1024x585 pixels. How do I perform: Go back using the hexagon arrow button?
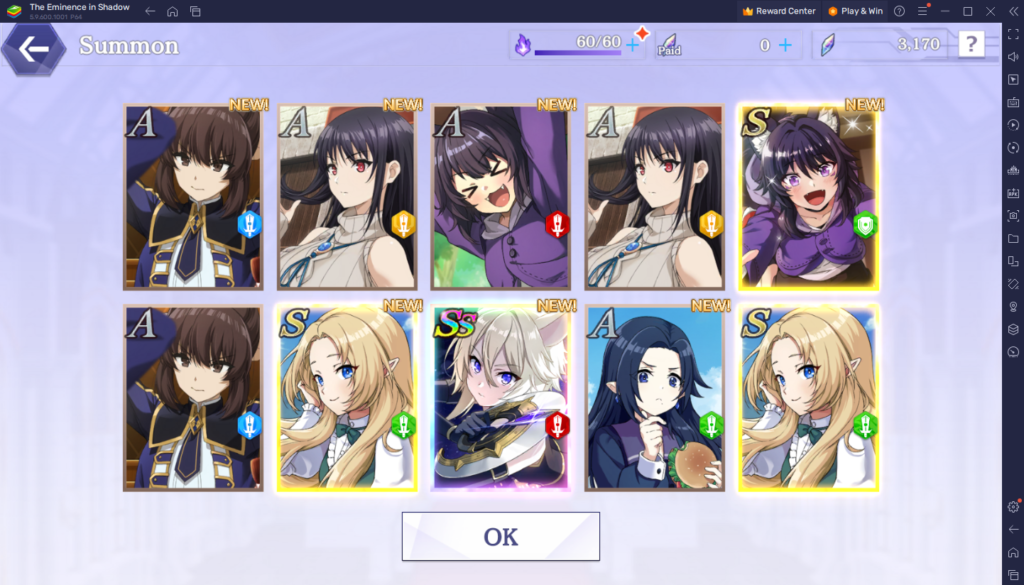point(33,48)
